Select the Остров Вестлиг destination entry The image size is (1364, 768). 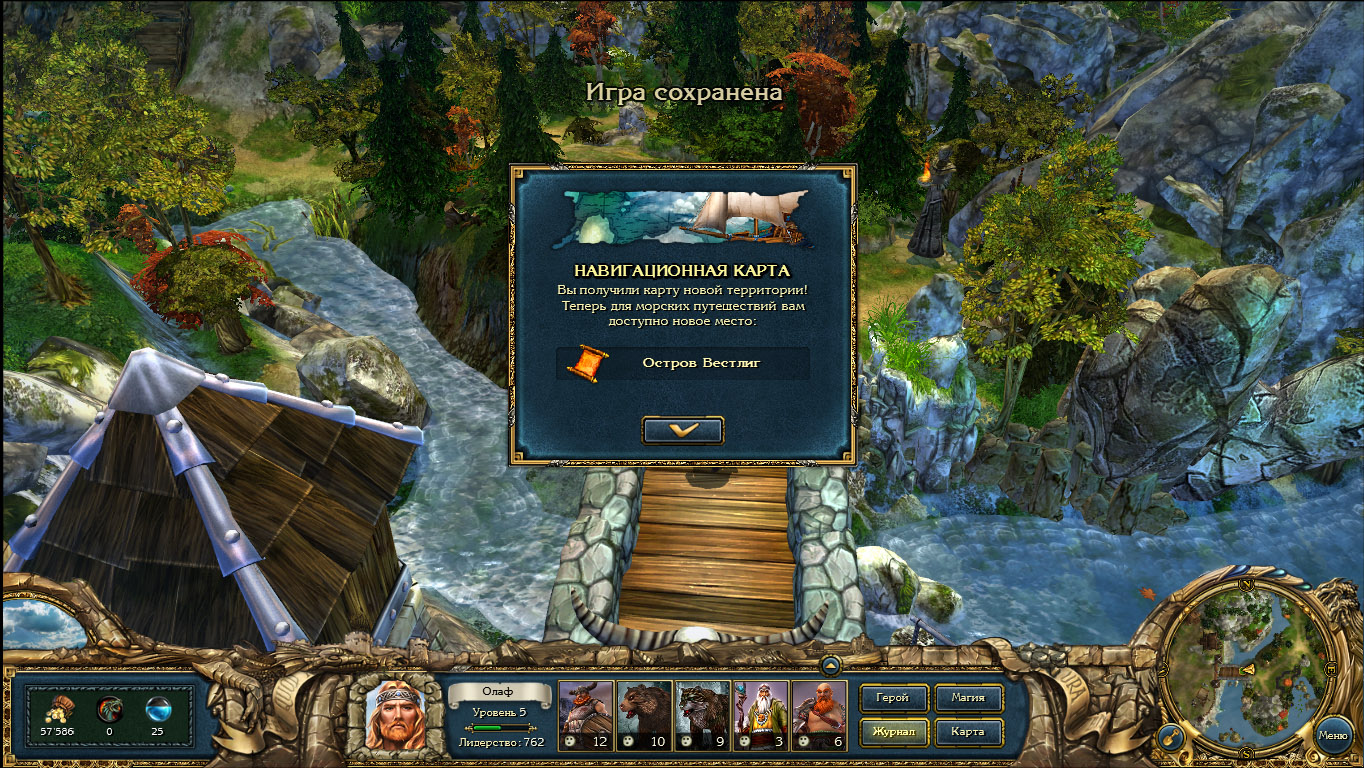click(683, 363)
